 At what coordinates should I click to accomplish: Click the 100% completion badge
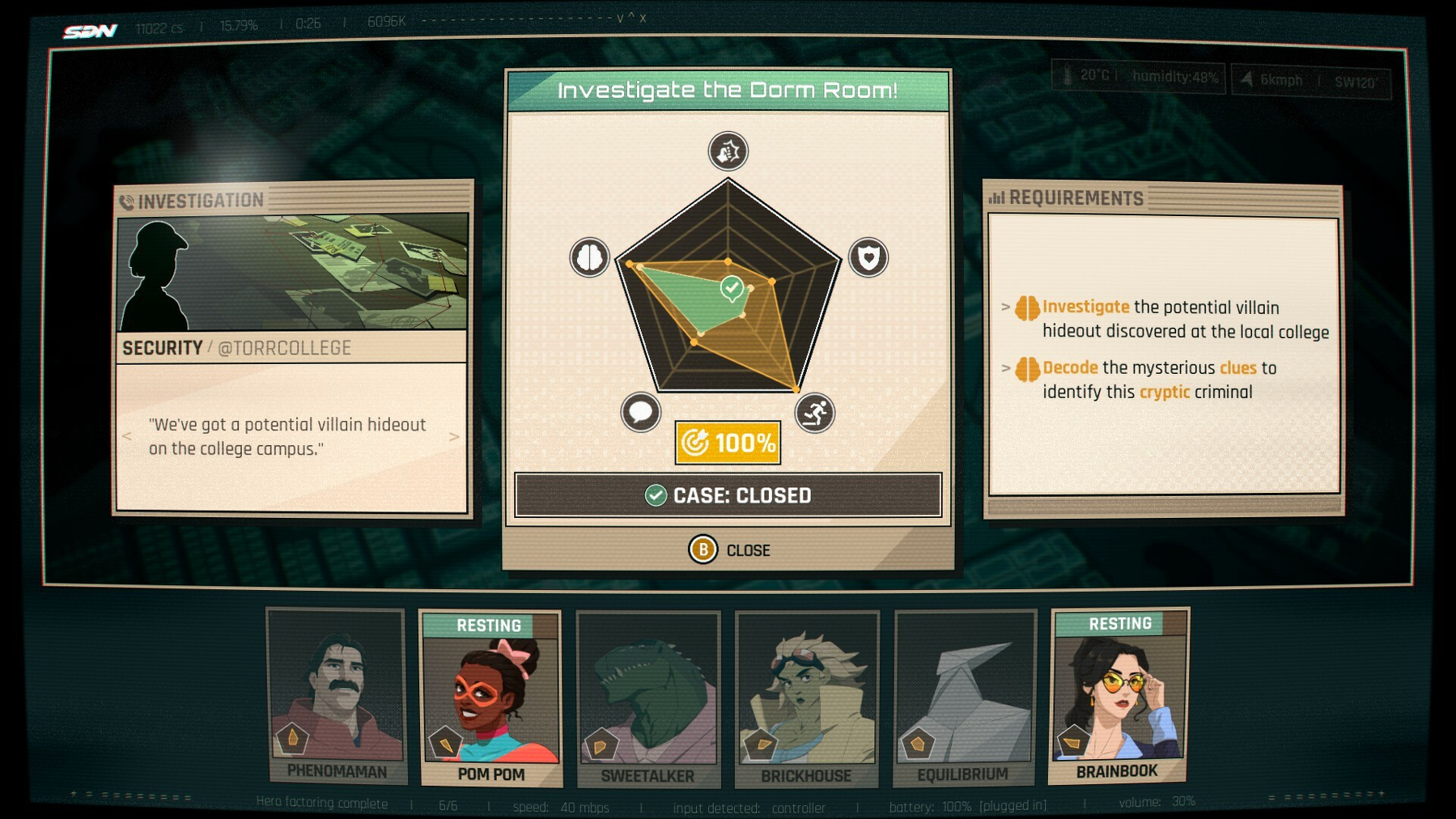tap(727, 442)
